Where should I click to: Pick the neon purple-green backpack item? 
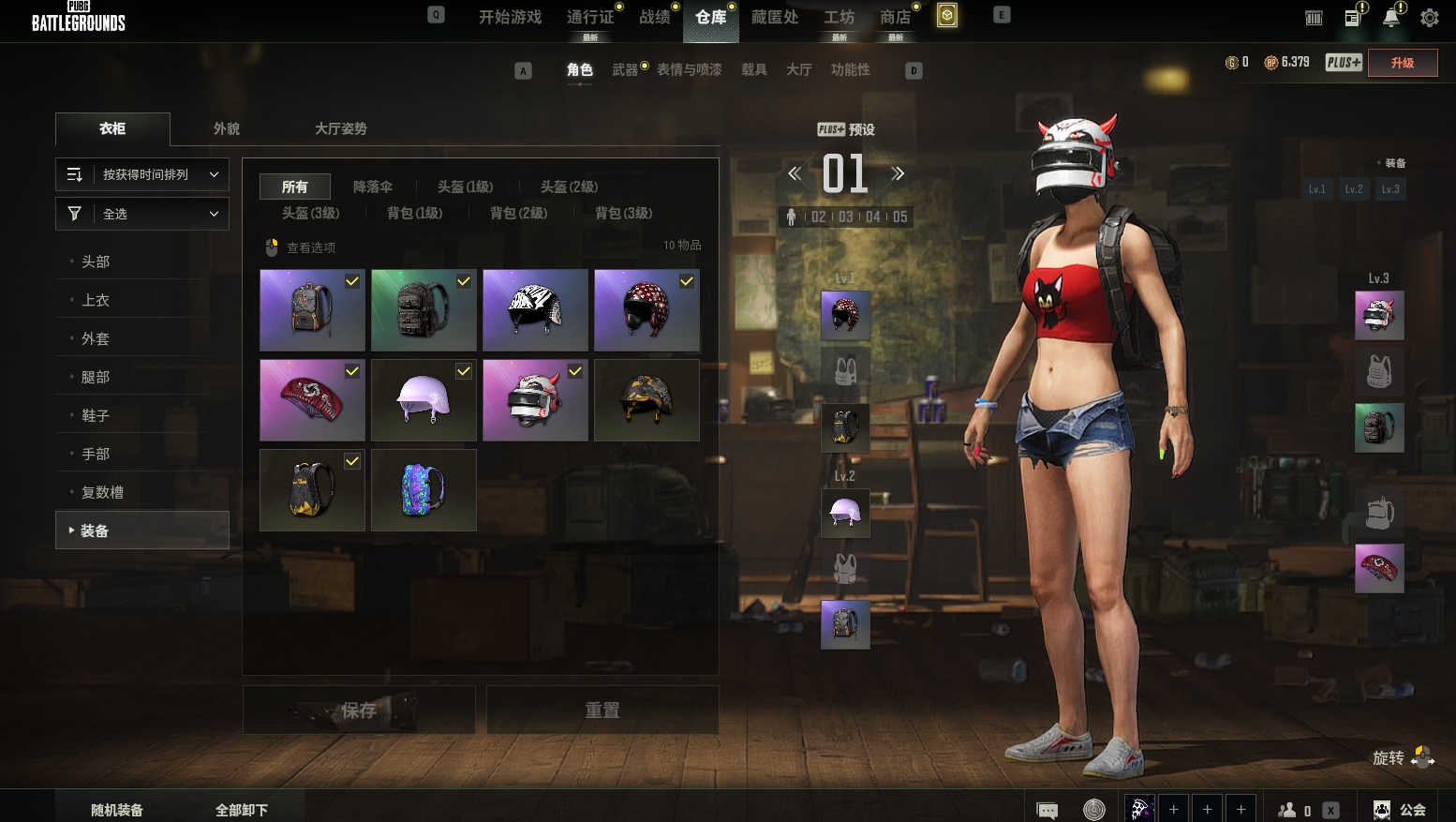[423, 490]
